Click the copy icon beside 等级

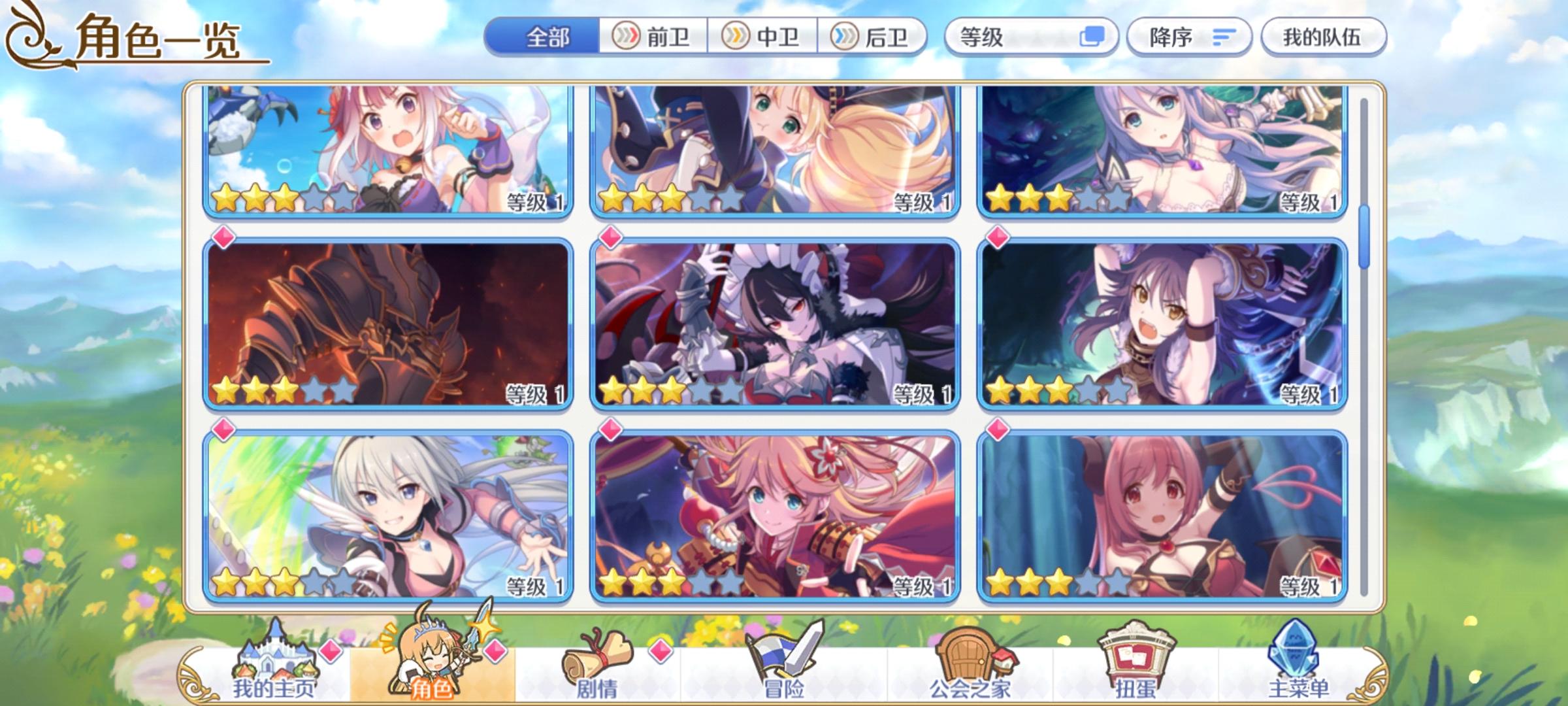pos(1092,37)
